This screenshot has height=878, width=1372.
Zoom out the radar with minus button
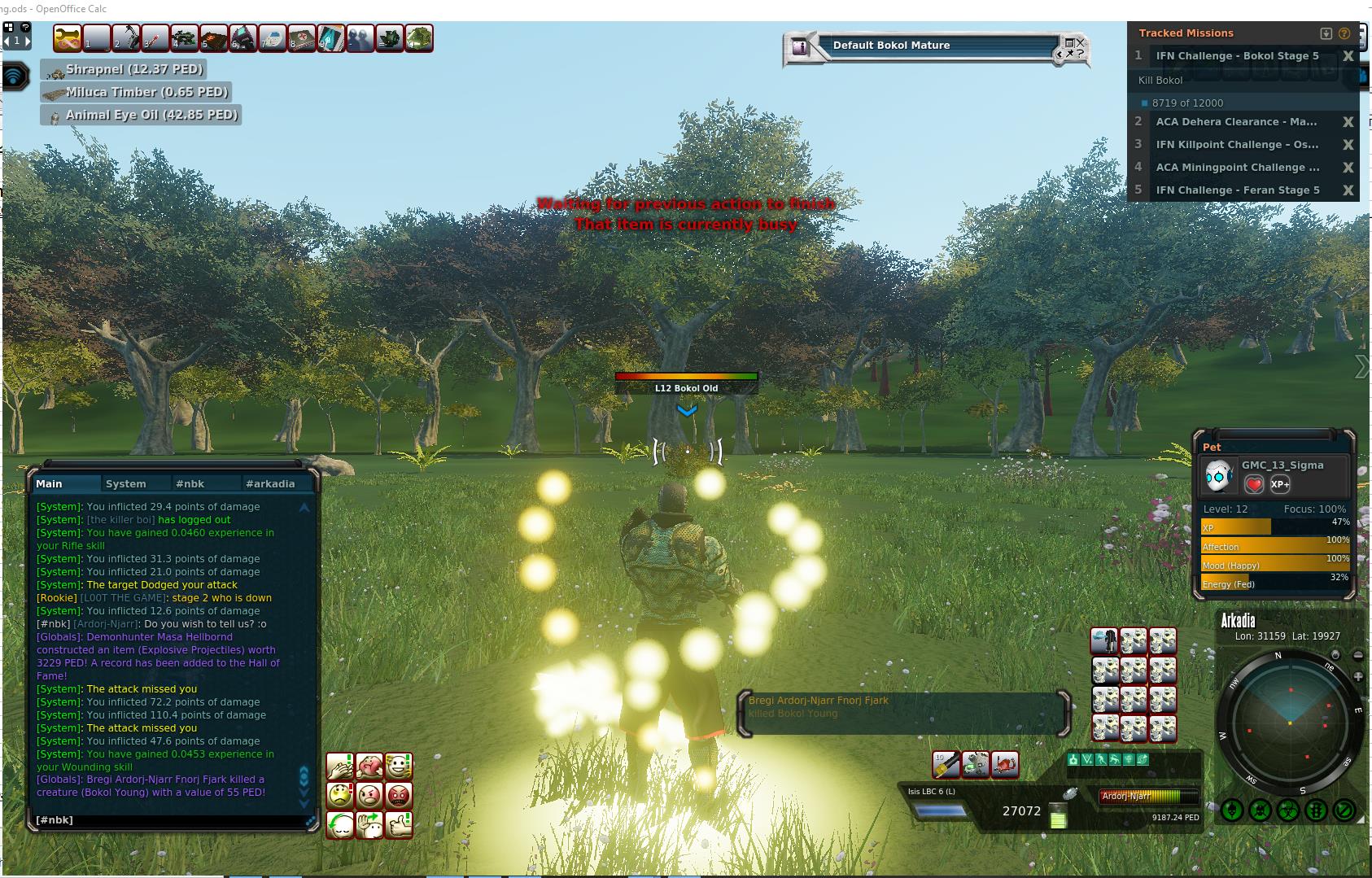click(1358, 655)
